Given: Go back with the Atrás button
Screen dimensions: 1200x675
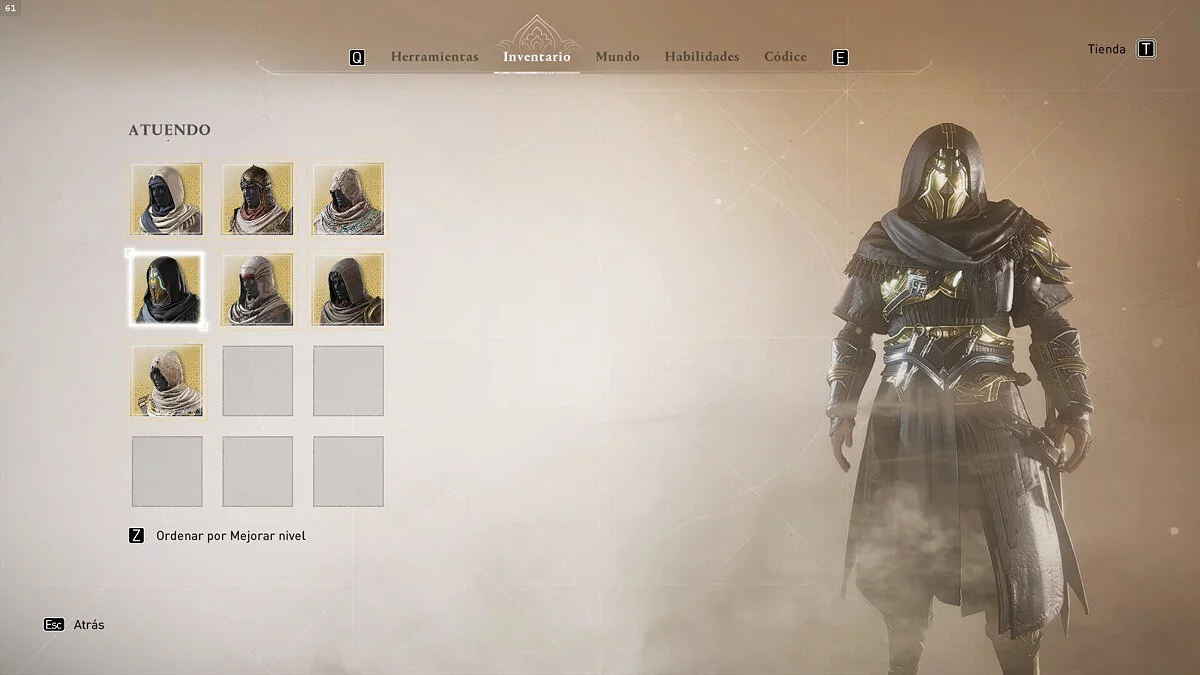Looking at the screenshot, I should coord(91,625).
